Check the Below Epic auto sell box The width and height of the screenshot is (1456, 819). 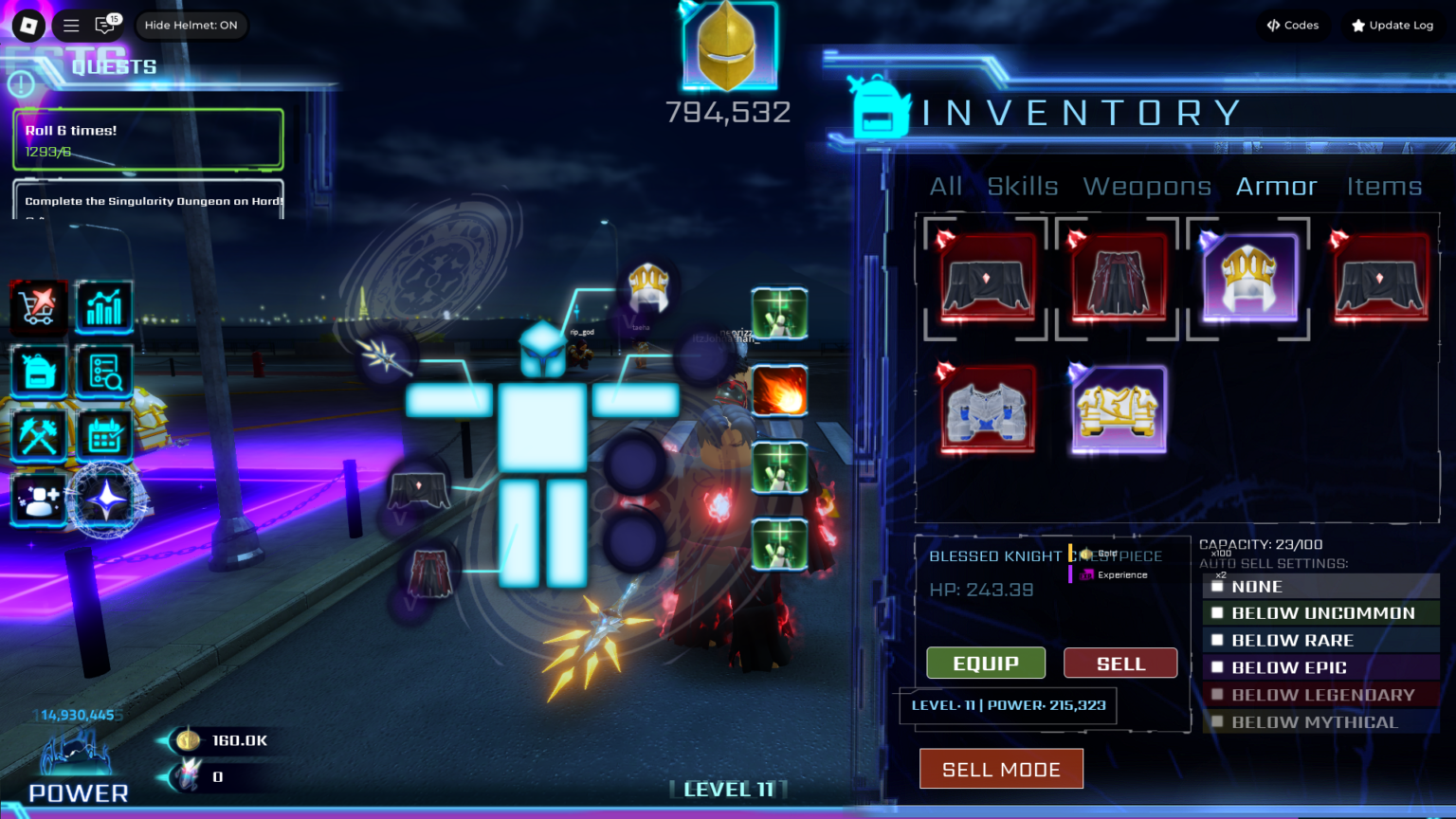pos(1218,667)
